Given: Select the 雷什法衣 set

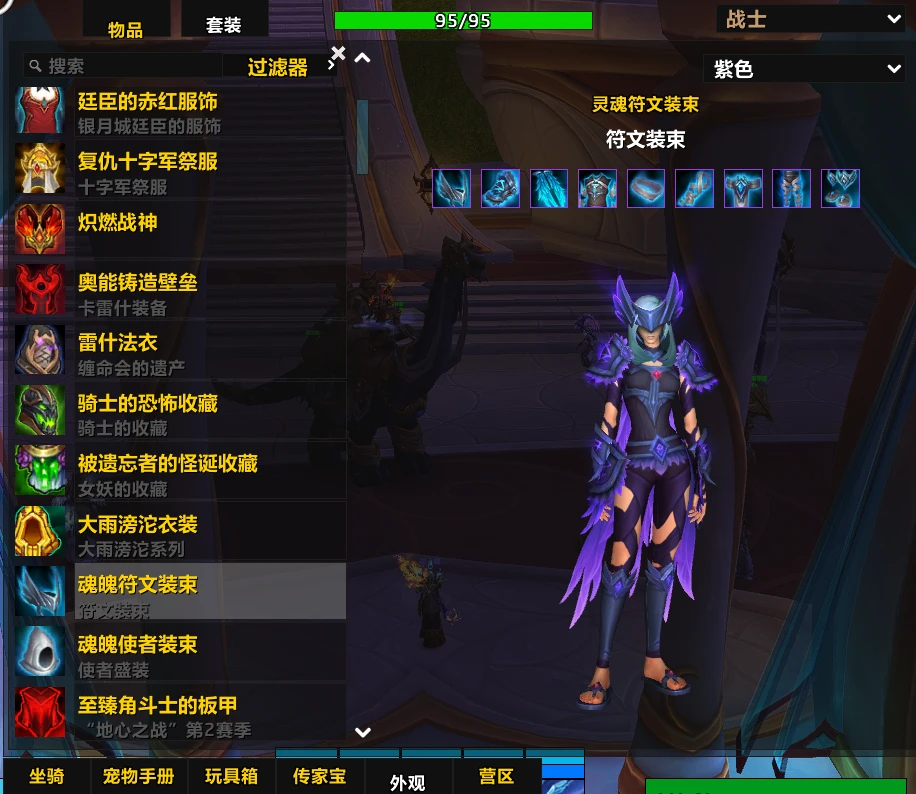Looking at the screenshot, I should click(180, 352).
